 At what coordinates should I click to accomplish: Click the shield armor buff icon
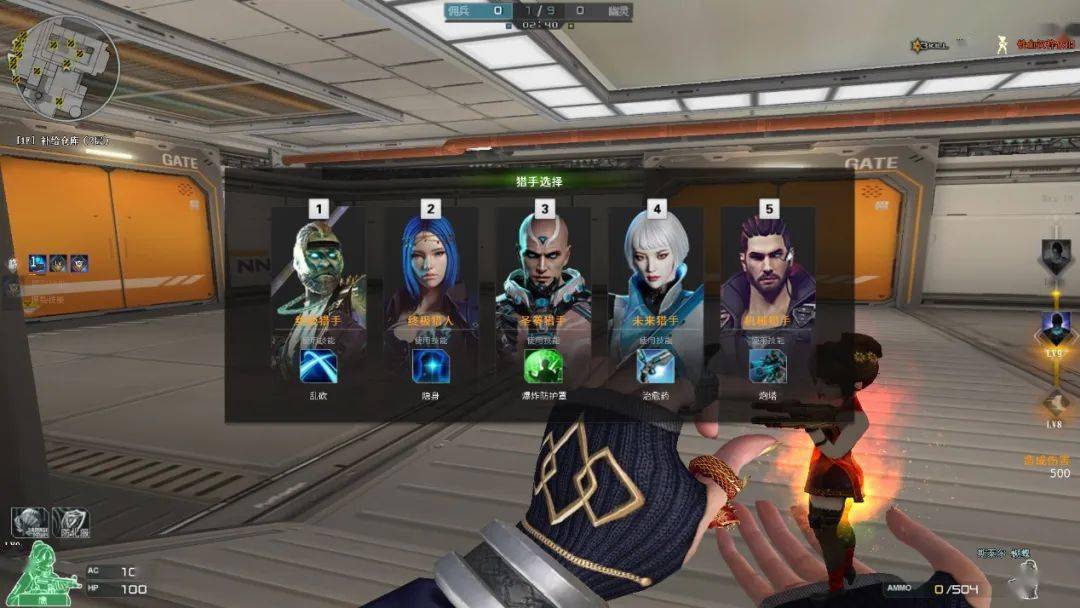pyautogui.click(x=72, y=522)
